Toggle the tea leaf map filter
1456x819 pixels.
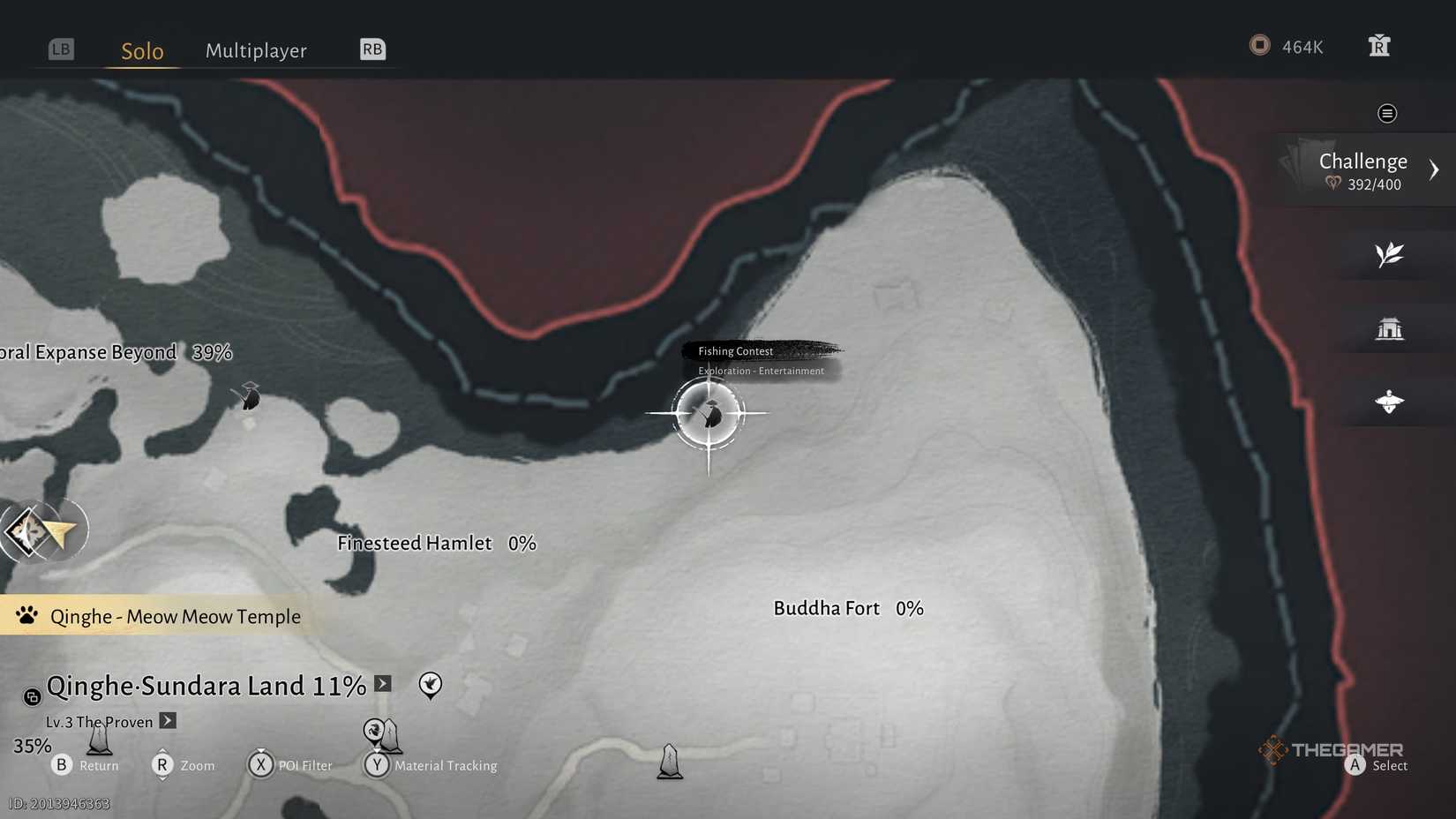tap(1391, 254)
